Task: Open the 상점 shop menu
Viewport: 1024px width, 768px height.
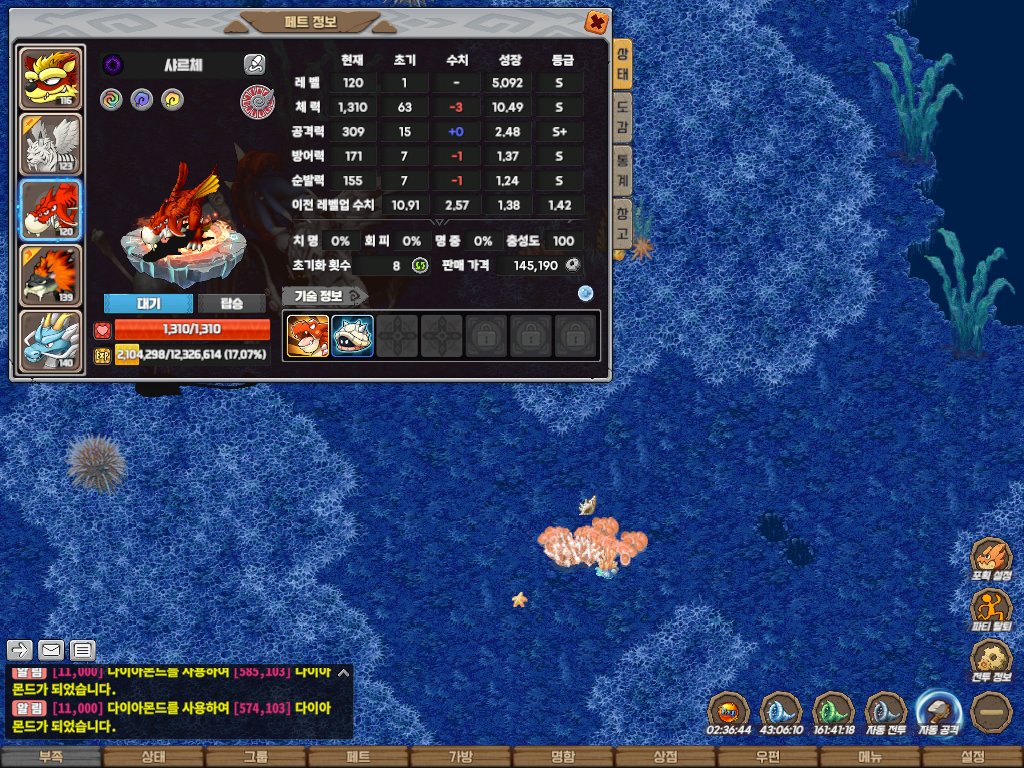Action: pos(665,757)
